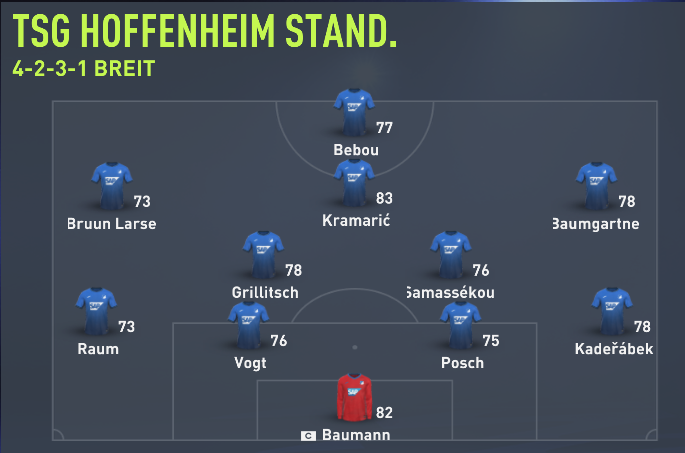Select left winger Bruun Larsen
This screenshot has width=685, height=453.
pos(110,187)
